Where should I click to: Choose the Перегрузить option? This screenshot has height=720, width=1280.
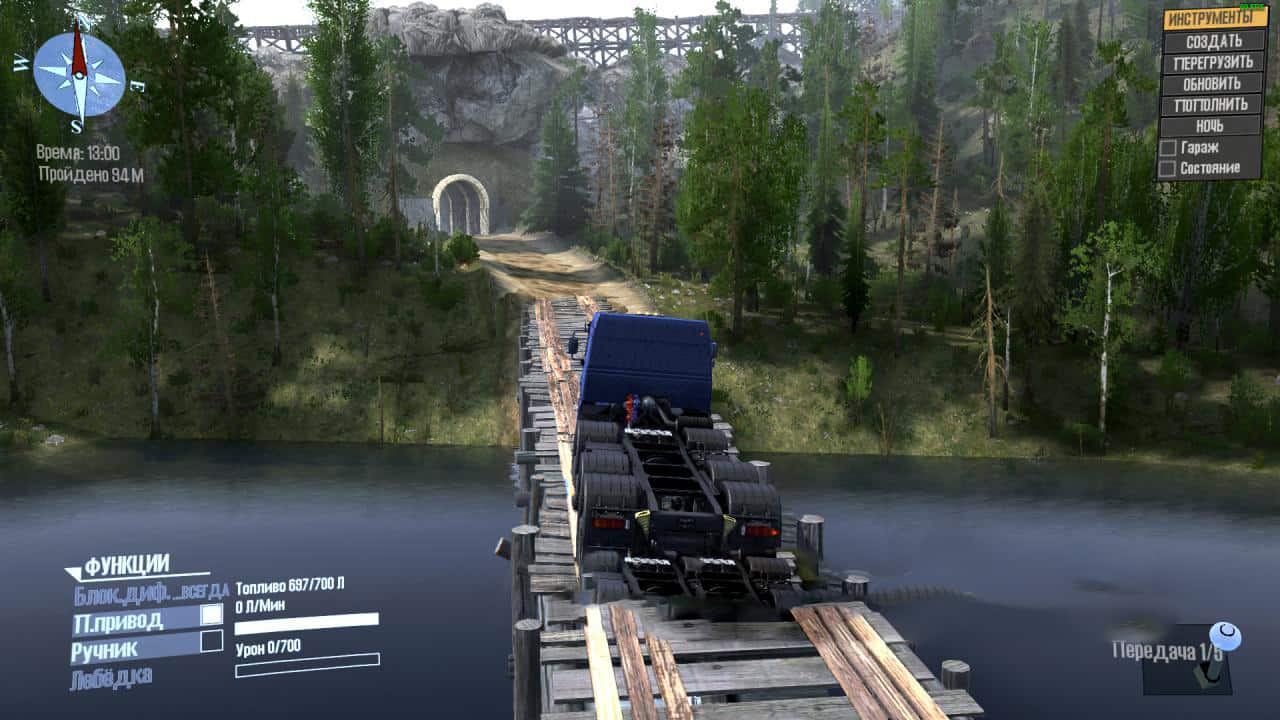click(1213, 62)
